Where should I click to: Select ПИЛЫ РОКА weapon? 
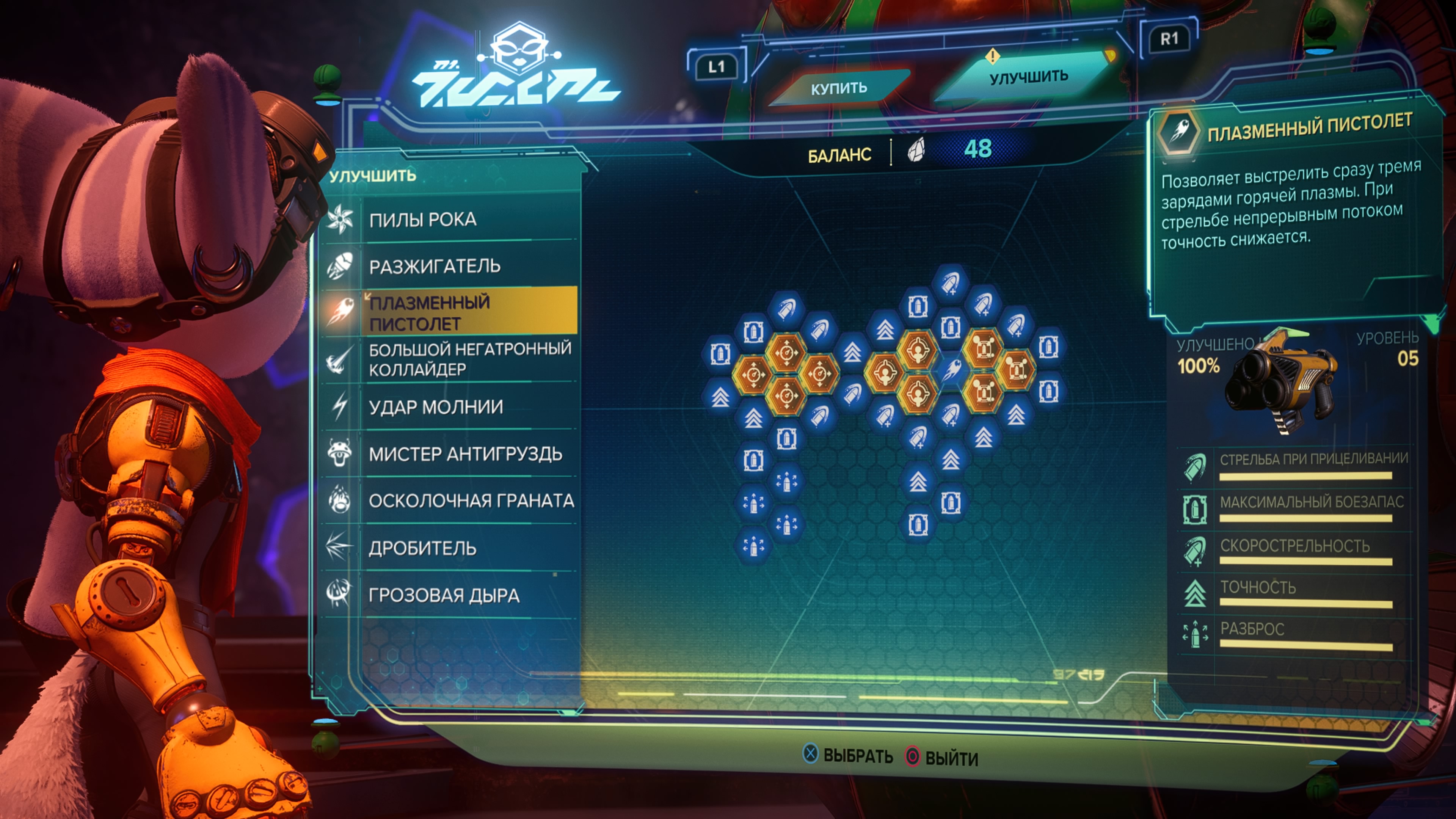[422, 219]
